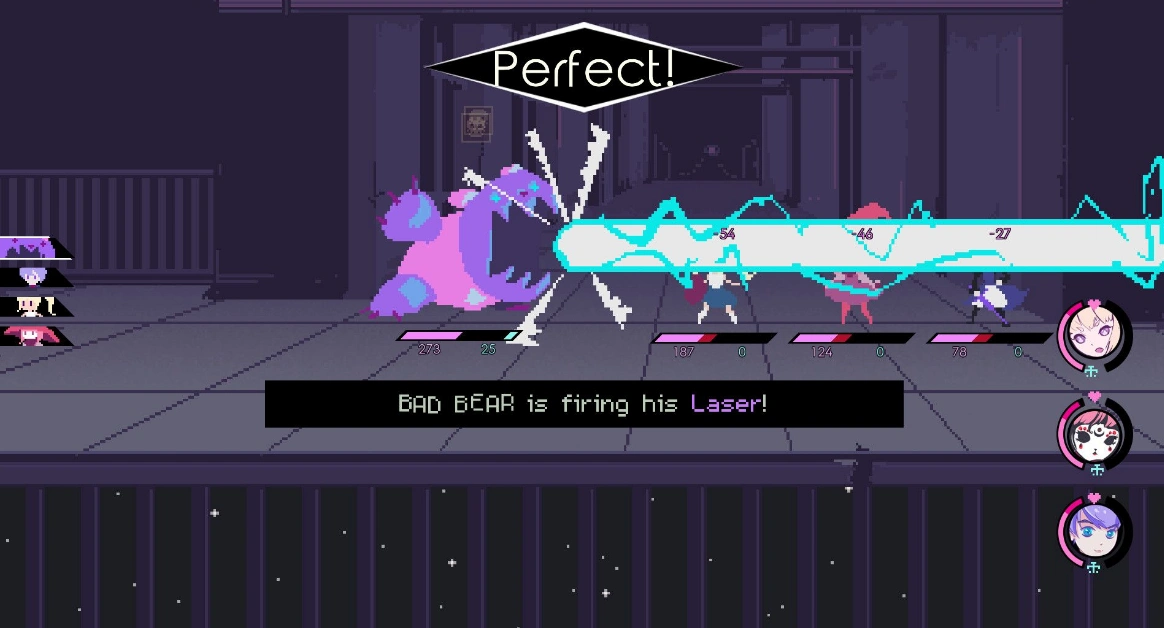This screenshot has width=1164, height=628.
Task: Select the blonde pigtail character's turn icon
Action: point(32,305)
